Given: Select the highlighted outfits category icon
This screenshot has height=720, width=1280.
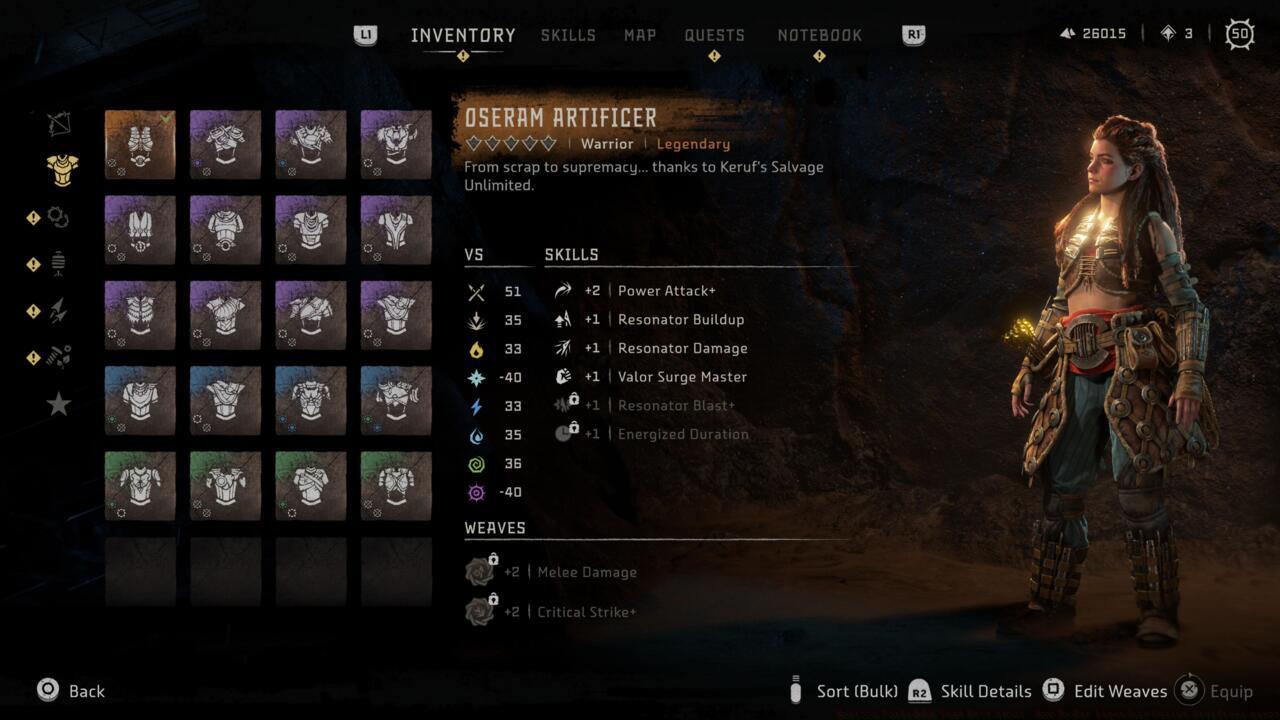Looking at the screenshot, I should [57, 170].
